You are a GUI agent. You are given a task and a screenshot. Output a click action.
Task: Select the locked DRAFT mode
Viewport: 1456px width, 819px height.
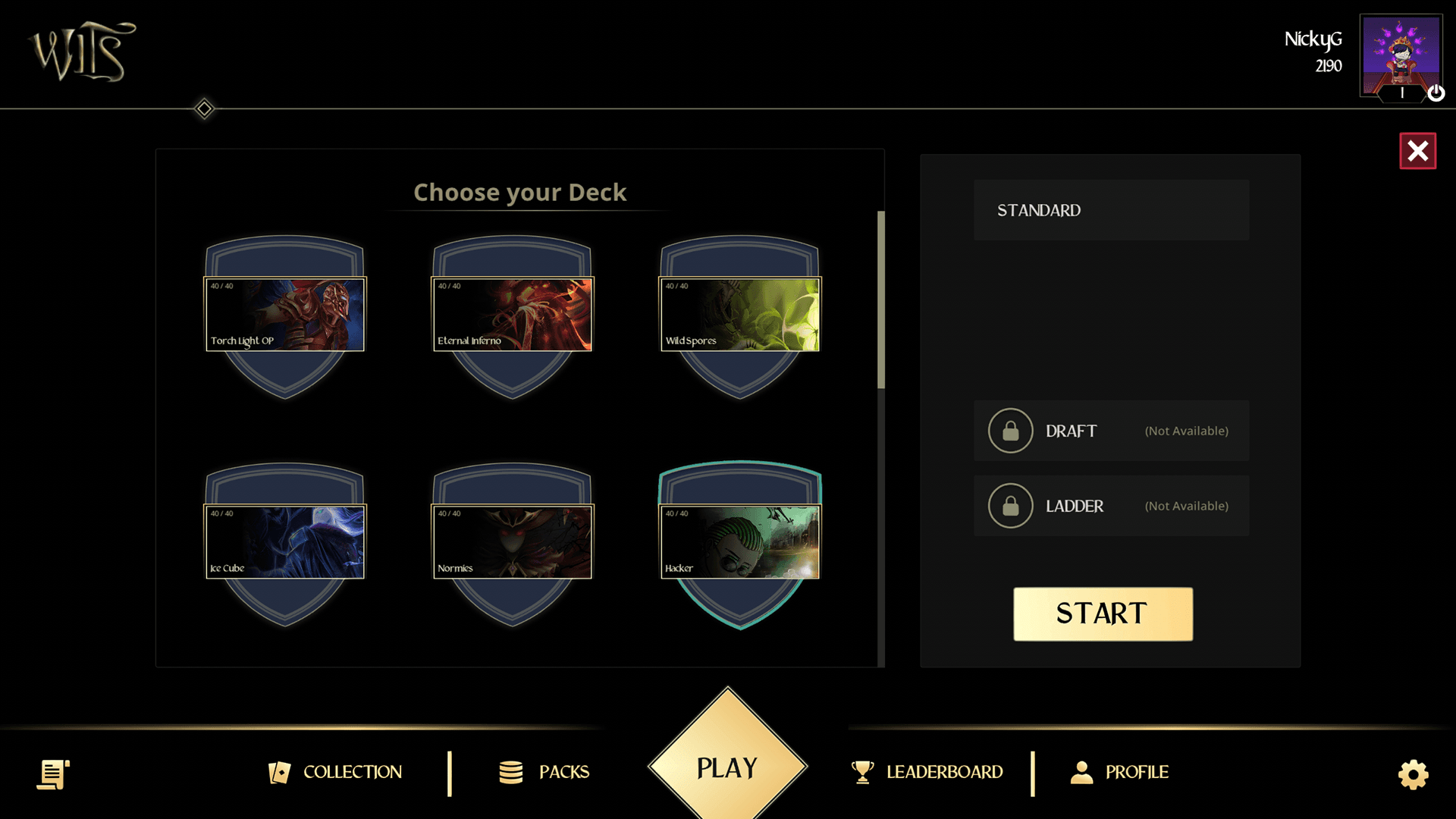point(1111,431)
